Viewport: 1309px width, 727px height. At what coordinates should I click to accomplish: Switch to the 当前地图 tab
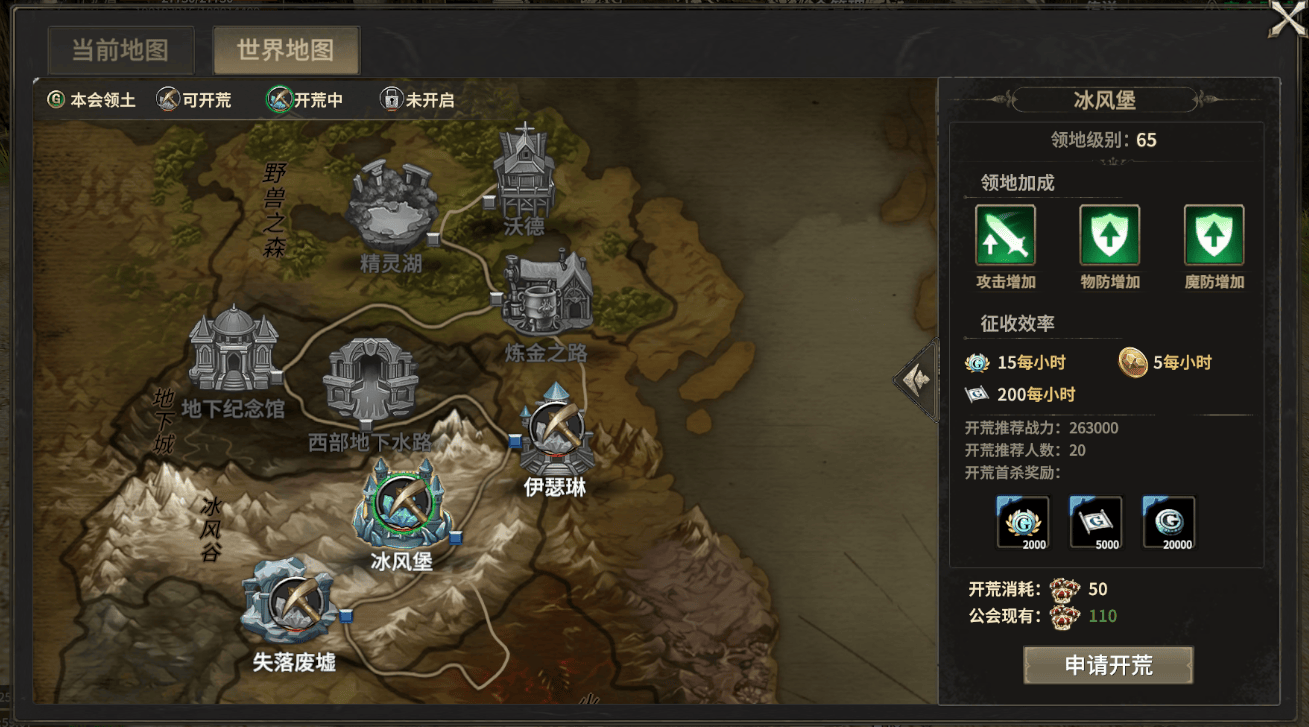click(119, 50)
